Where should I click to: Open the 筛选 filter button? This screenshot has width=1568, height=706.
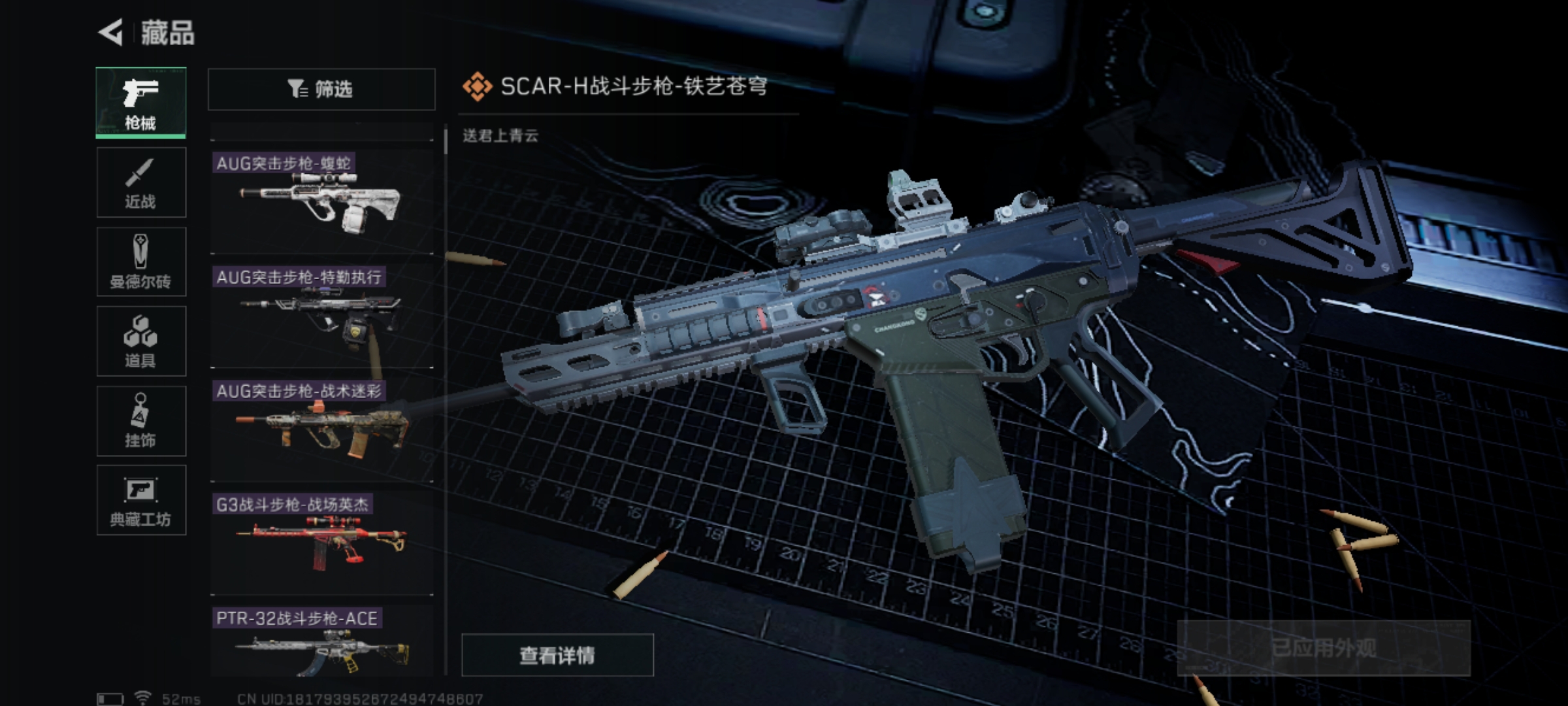coord(321,89)
